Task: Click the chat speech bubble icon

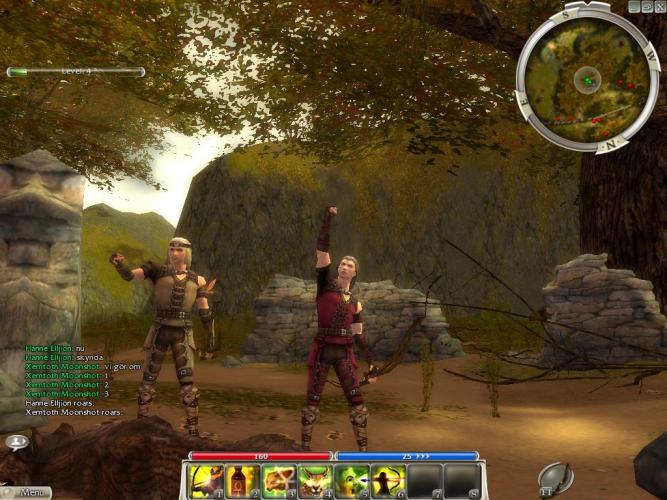Action: point(16,441)
